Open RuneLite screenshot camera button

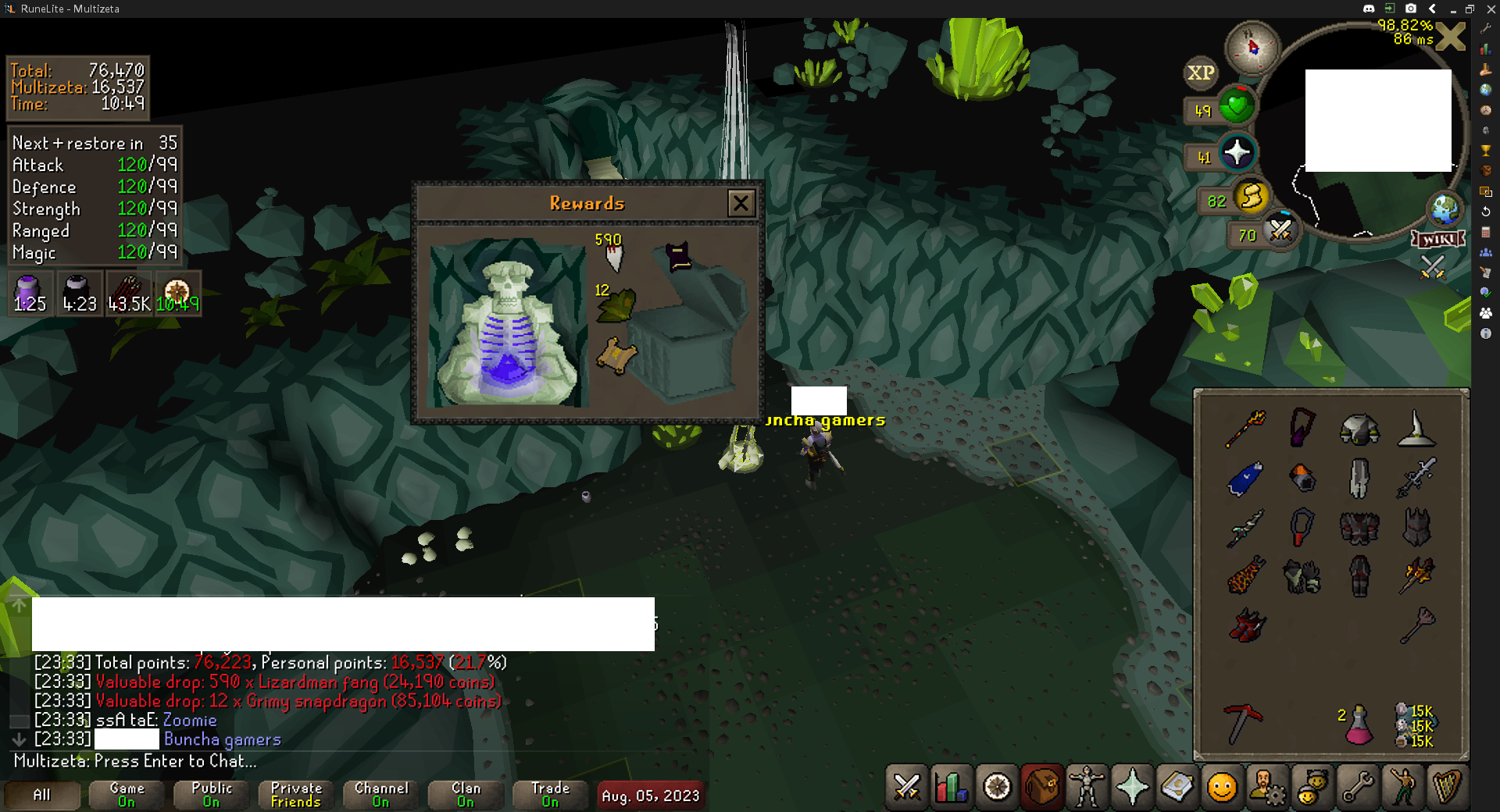tap(1411, 9)
